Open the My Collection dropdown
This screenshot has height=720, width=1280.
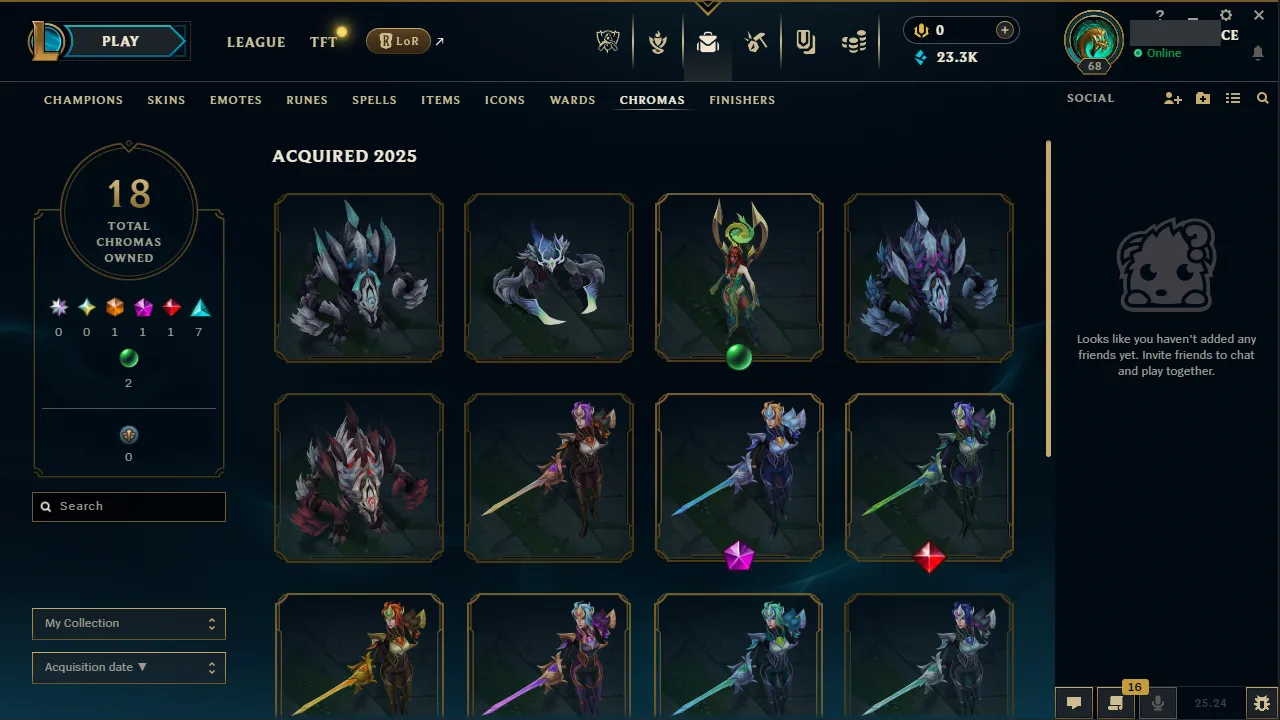128,623
